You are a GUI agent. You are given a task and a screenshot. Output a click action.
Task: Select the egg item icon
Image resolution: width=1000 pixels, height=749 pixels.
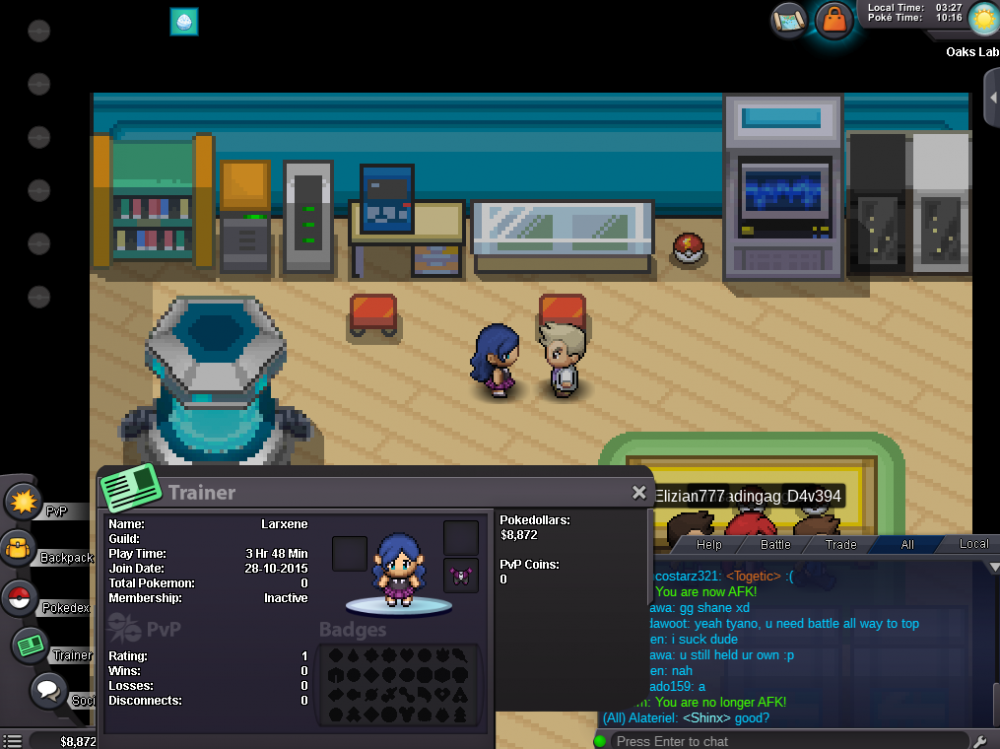184,22
